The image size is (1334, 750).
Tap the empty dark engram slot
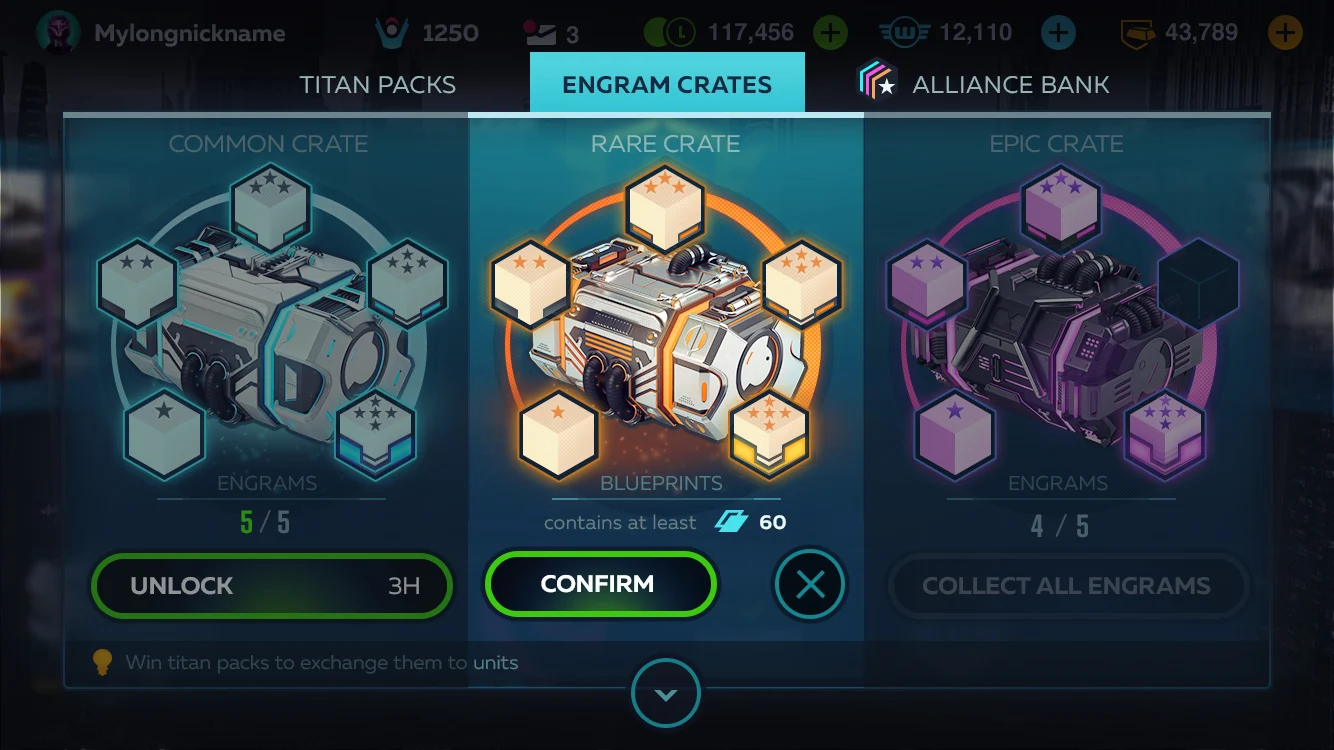click(x=1198, y=283)
